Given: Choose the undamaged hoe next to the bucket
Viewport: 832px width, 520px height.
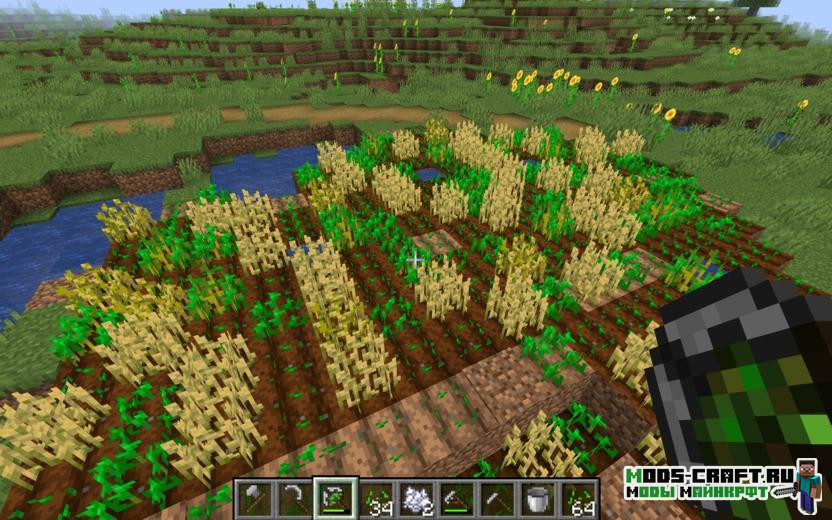Looking at the screenshot, I should click(x=497, y=497).
